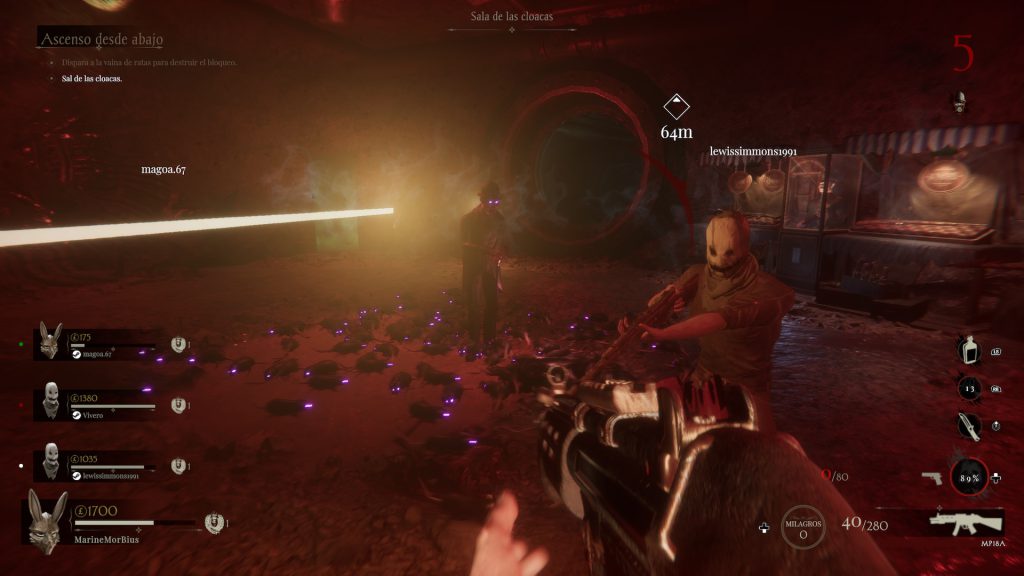Select the bottle item icon
The height and width of the screenshot is (576, 1024).
[966, 352]
